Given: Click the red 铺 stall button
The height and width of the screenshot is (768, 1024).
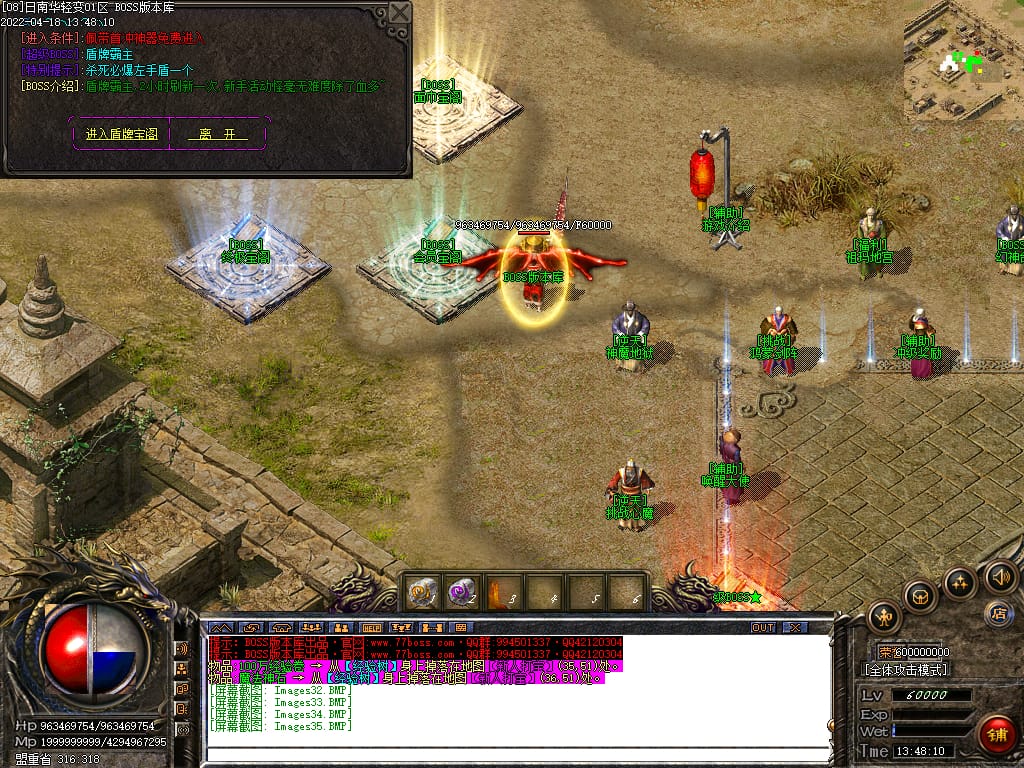Looking at the screenshot, I should pyautogui.click(x=997, y=735).
